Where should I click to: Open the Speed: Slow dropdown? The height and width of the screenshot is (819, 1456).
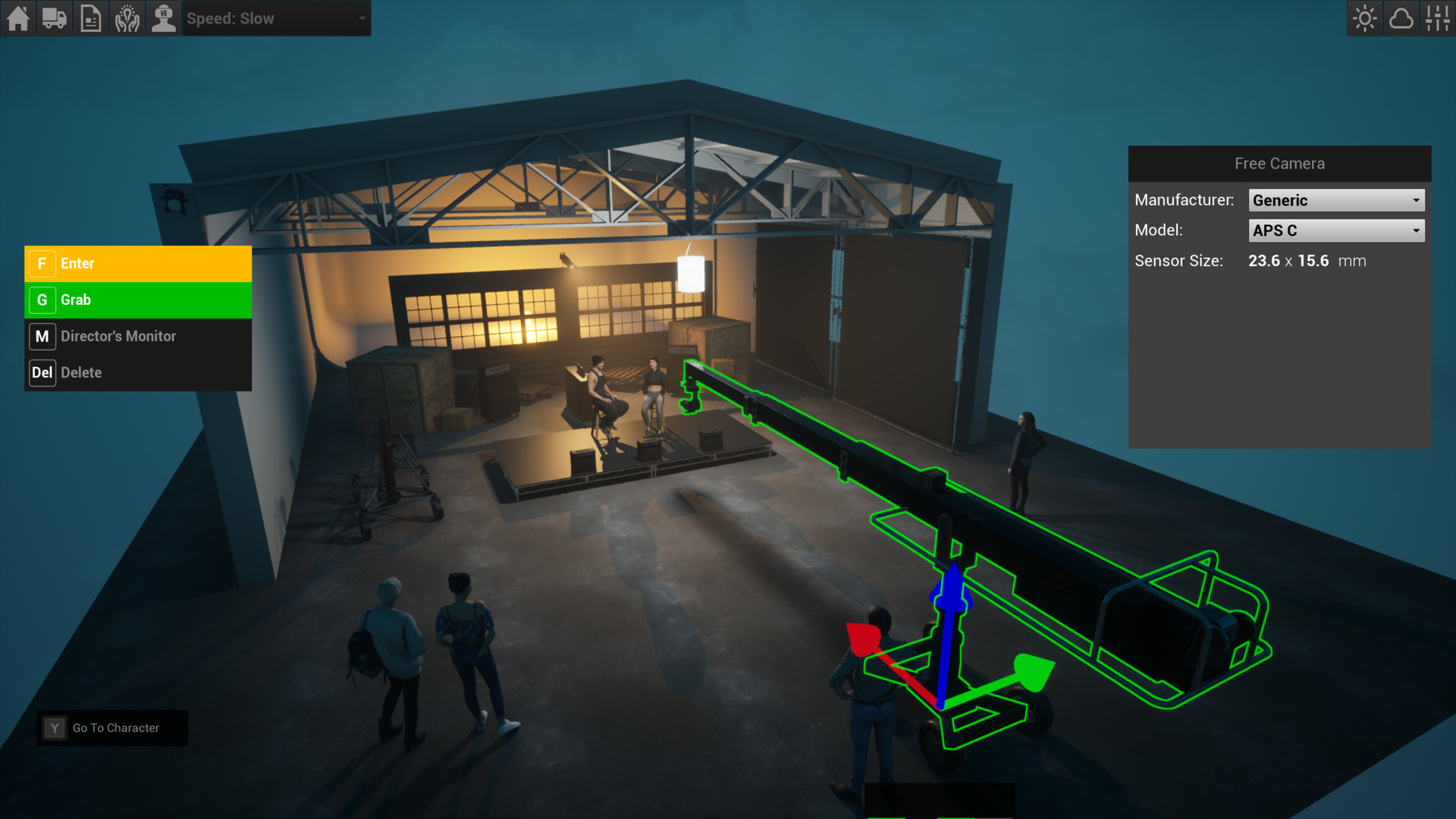(x=277, y=18)
